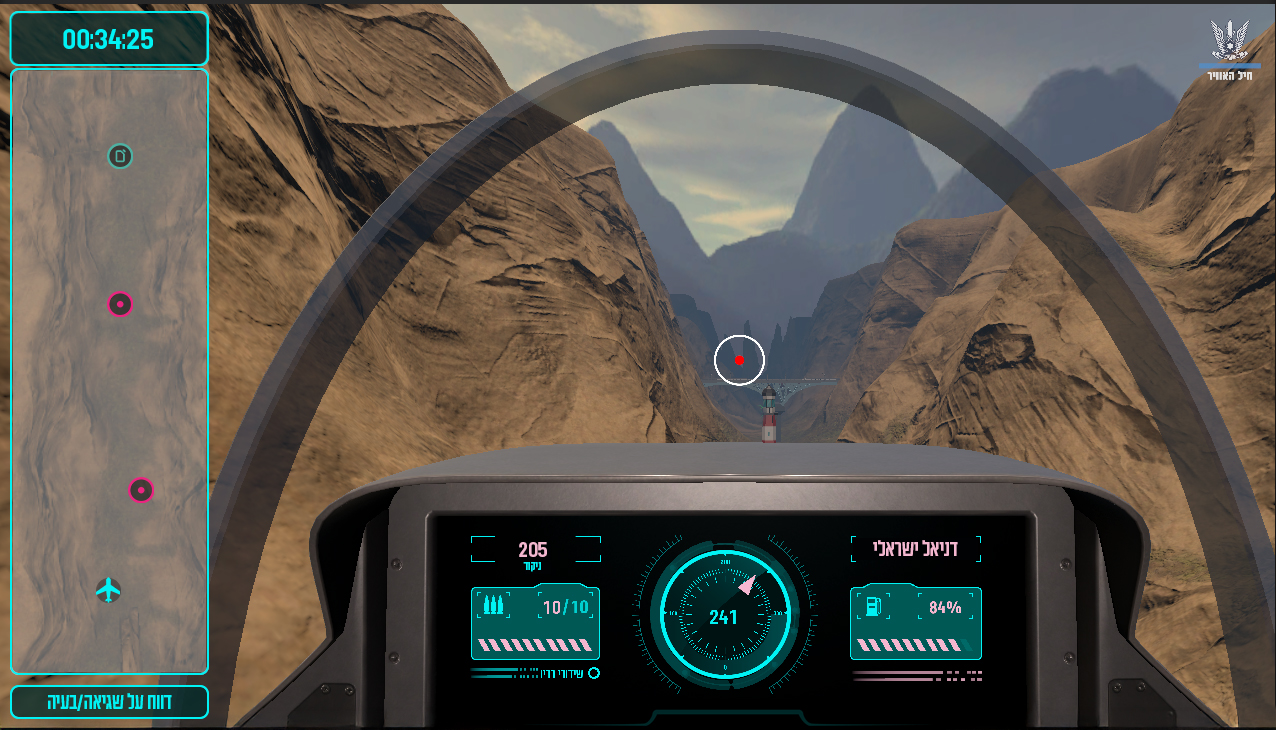Toggle the radio broadcasts circle indicator
The height and width of the screenshot is (730, 1276).
(594, 673)
